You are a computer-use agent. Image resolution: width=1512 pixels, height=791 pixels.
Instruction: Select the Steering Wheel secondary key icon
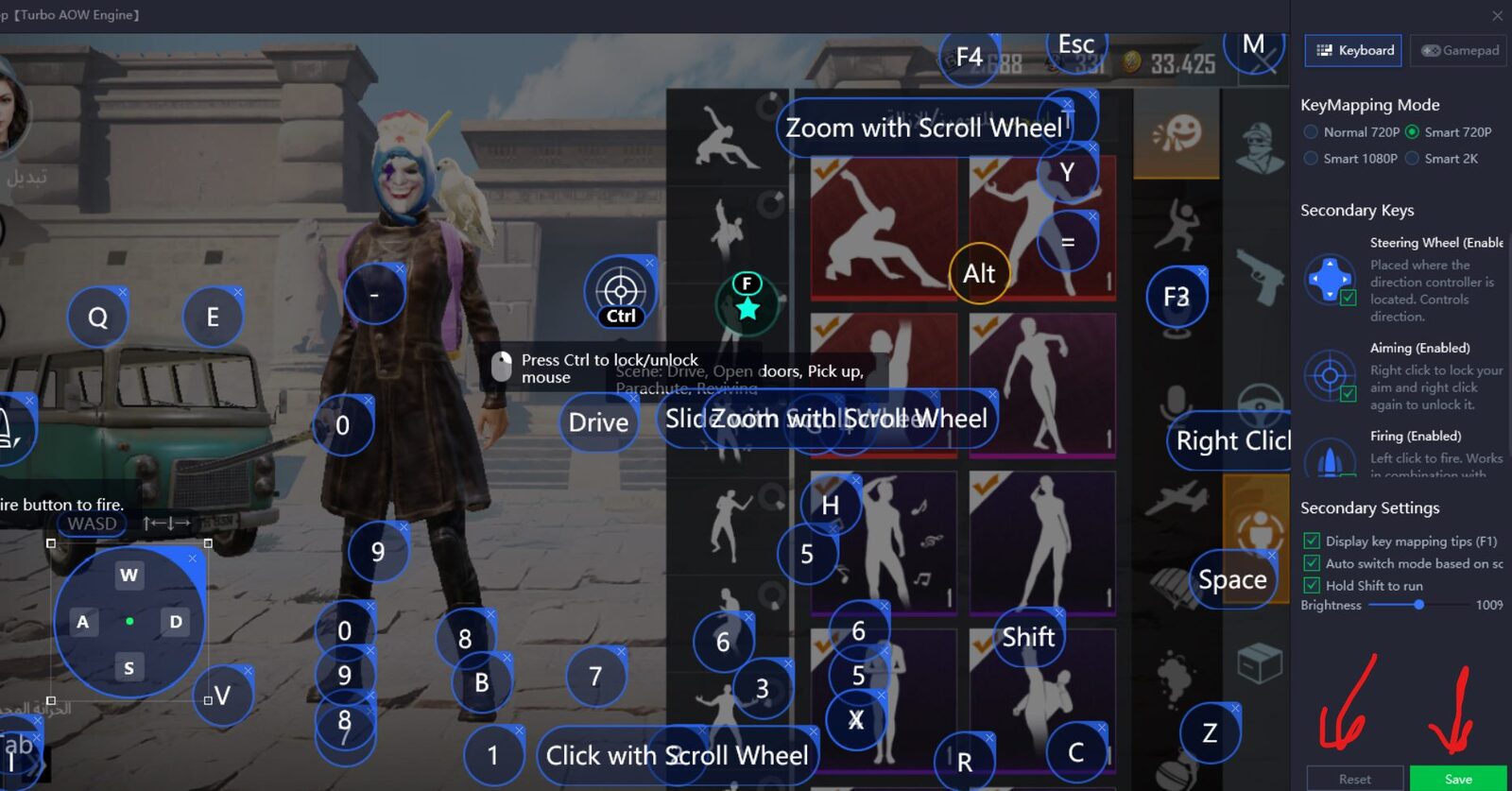click(1330, 279)
